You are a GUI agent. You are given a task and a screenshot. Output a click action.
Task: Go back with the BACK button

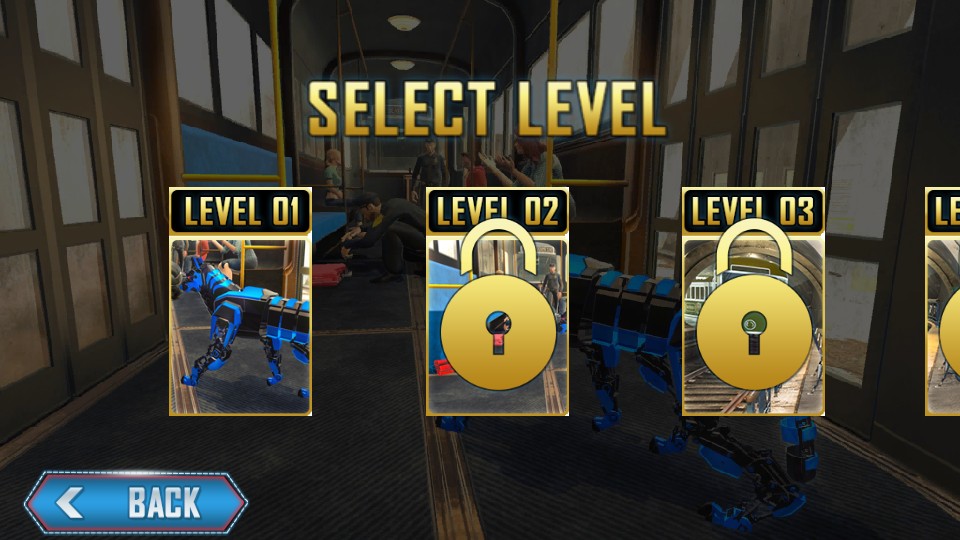(x=137, y=501)
